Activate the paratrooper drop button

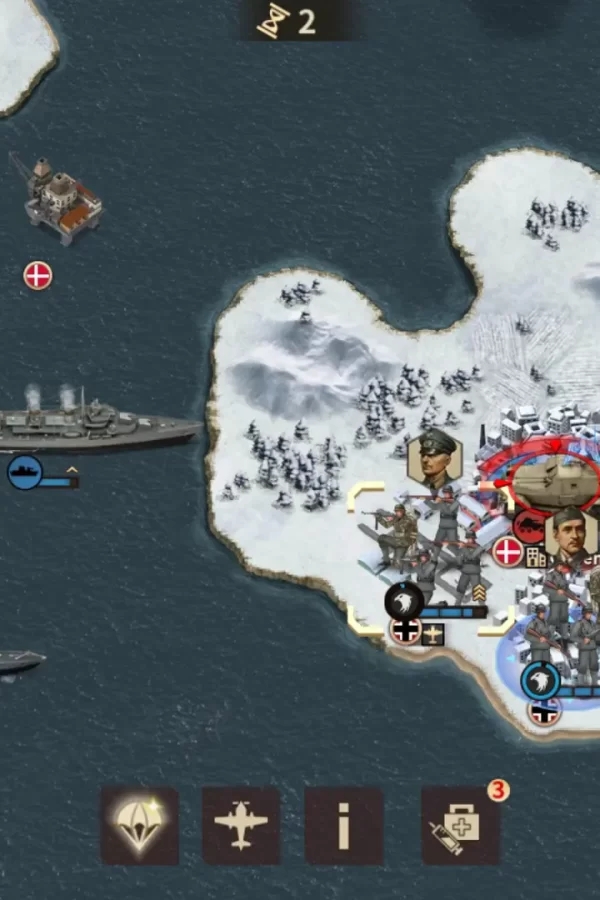[140, 826]
